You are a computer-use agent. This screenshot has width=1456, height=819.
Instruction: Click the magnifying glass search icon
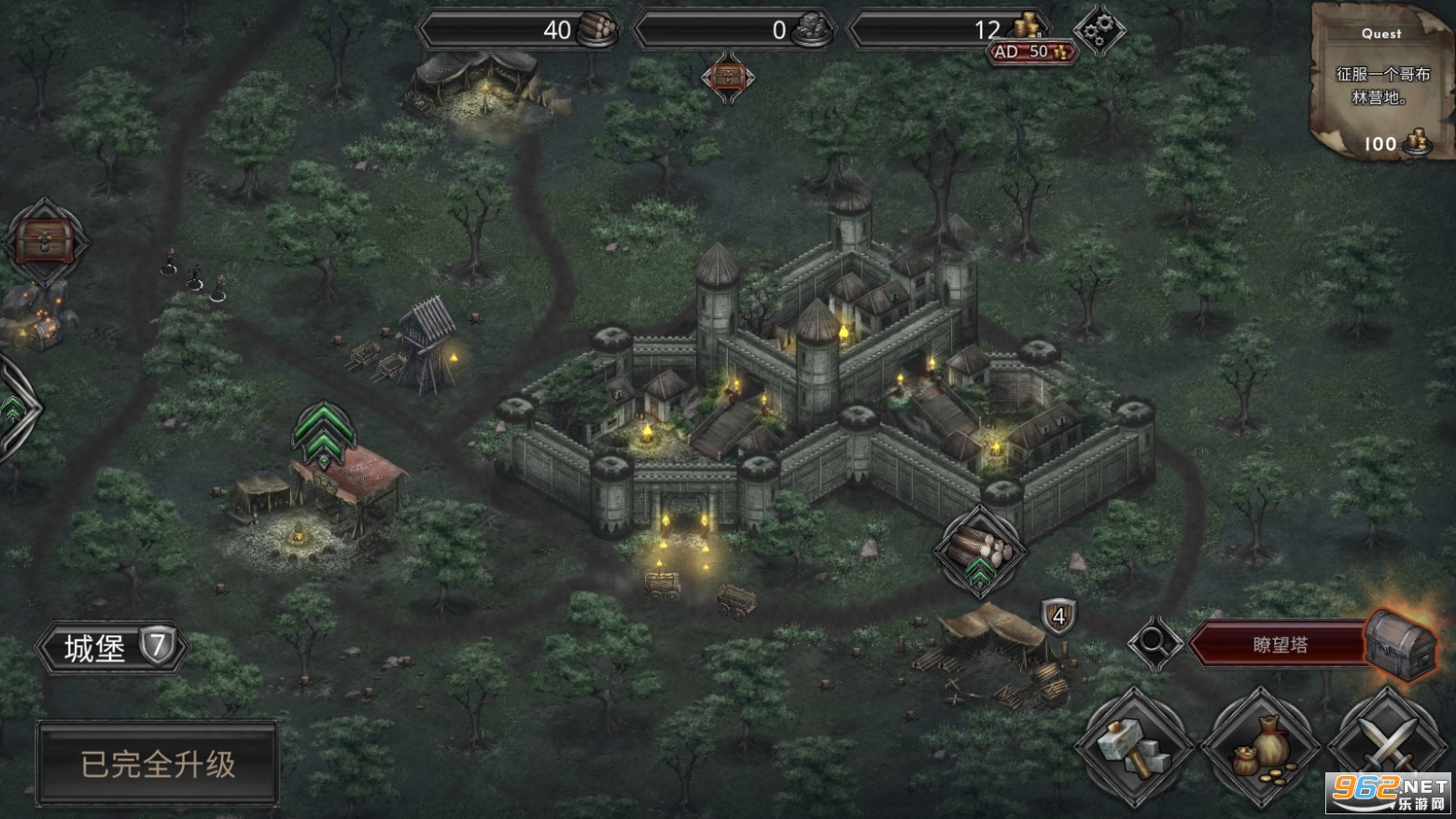[x=1154, y=643]
